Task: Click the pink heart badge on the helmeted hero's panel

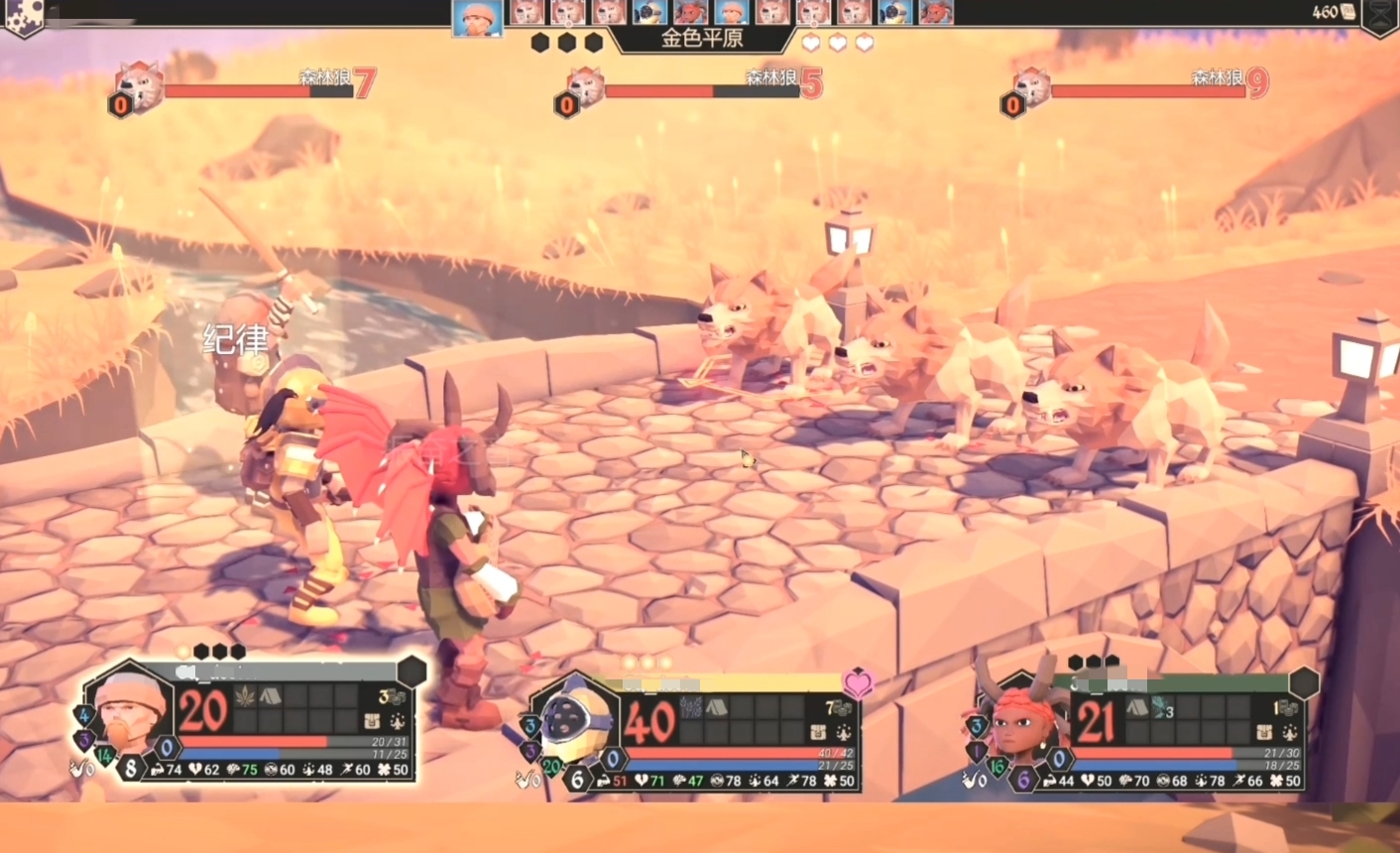Action: 858,682
